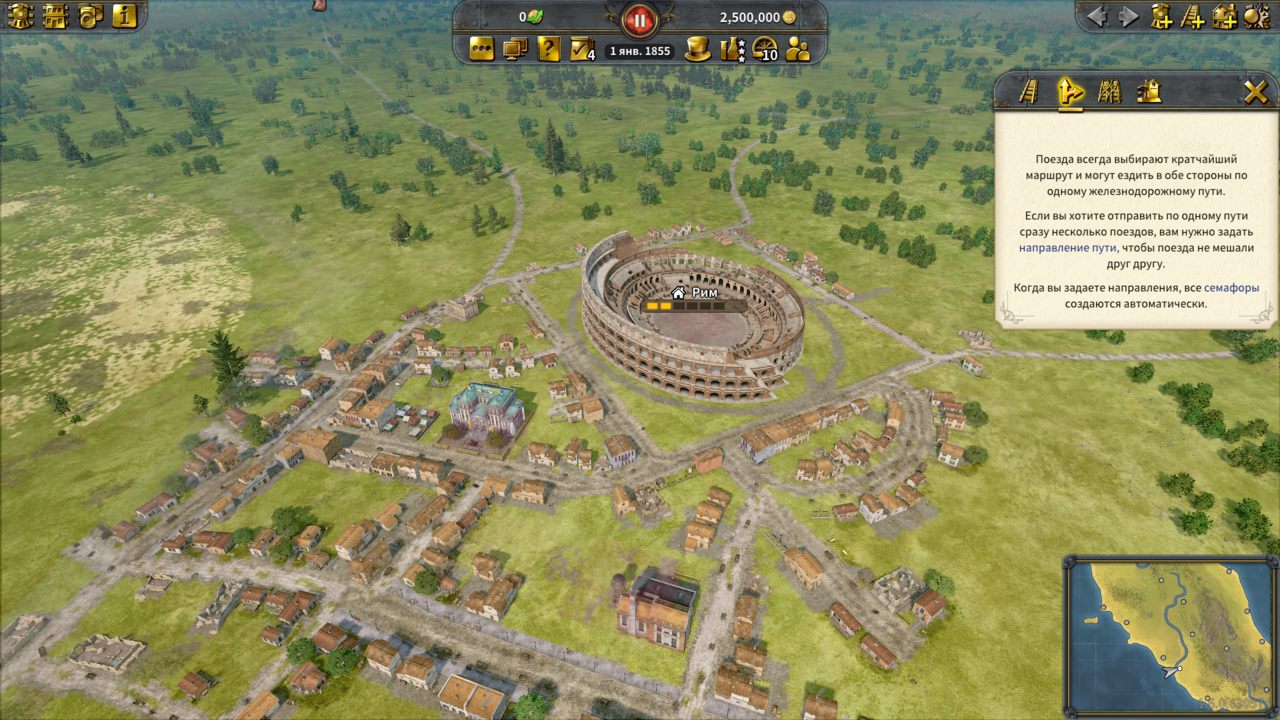Click the left arrow navigation button
The width and height of the screenshot is (1280, 720).
tap(1097, 16)
